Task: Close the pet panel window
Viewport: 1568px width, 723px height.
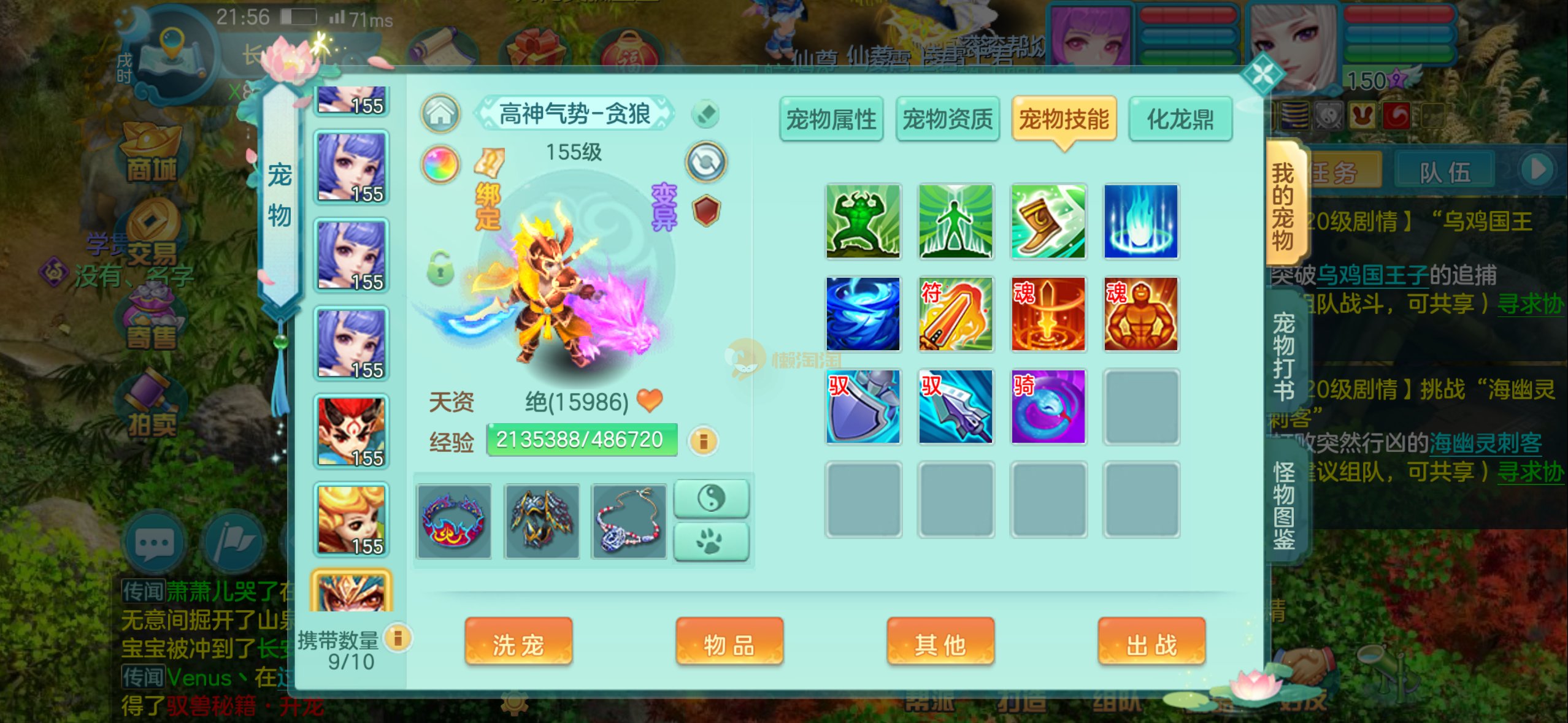Action: tap(1262, 75)
